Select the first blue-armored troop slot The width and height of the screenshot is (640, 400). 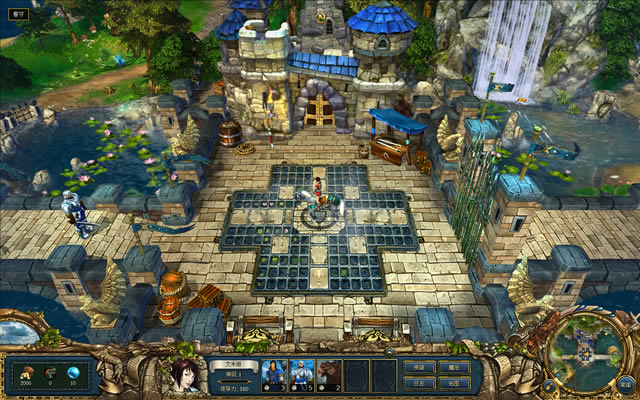click(x=275, y=374)
